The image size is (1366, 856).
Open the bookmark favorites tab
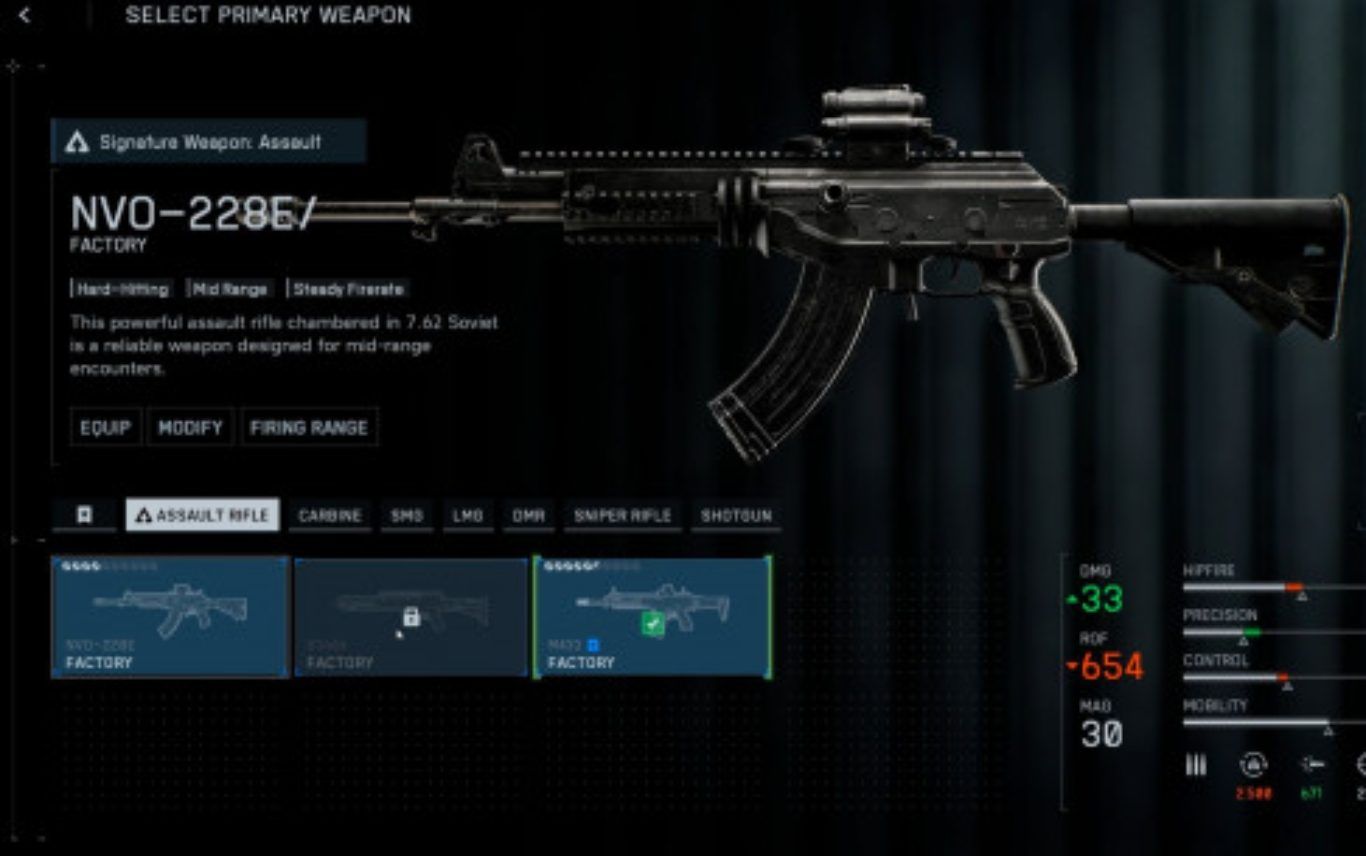[x=85, y=515]
